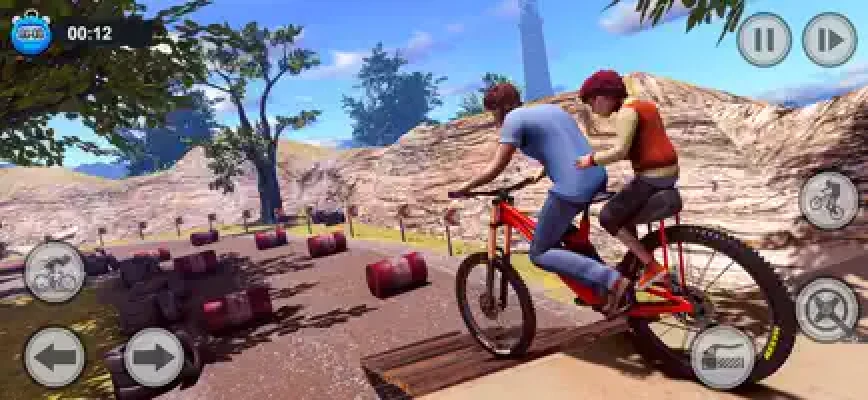Tap the play-skip arrow button

(829, 40)
